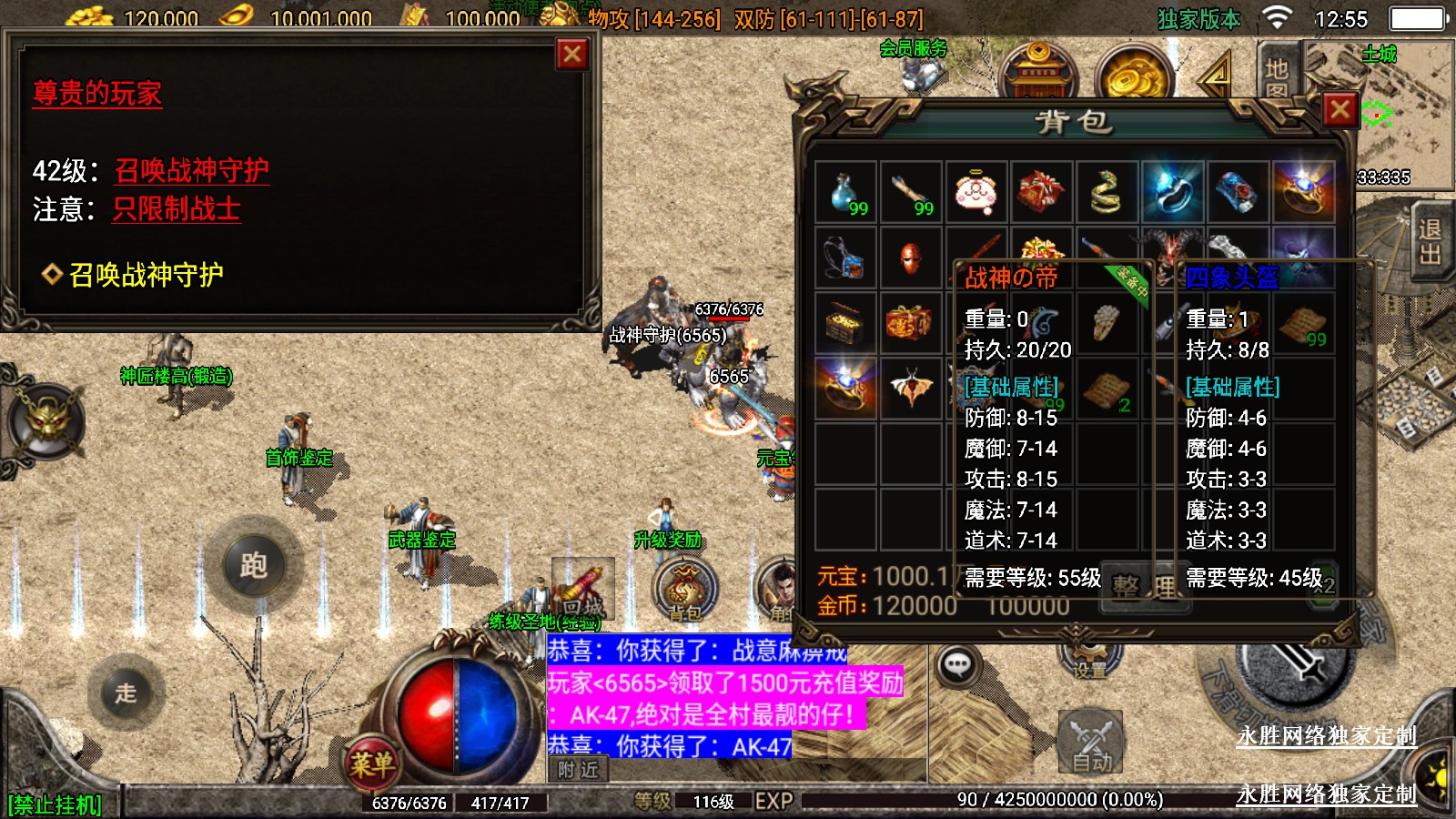Close the 背包 inventory panel
1456x819 pixels.
point(1340,110)
